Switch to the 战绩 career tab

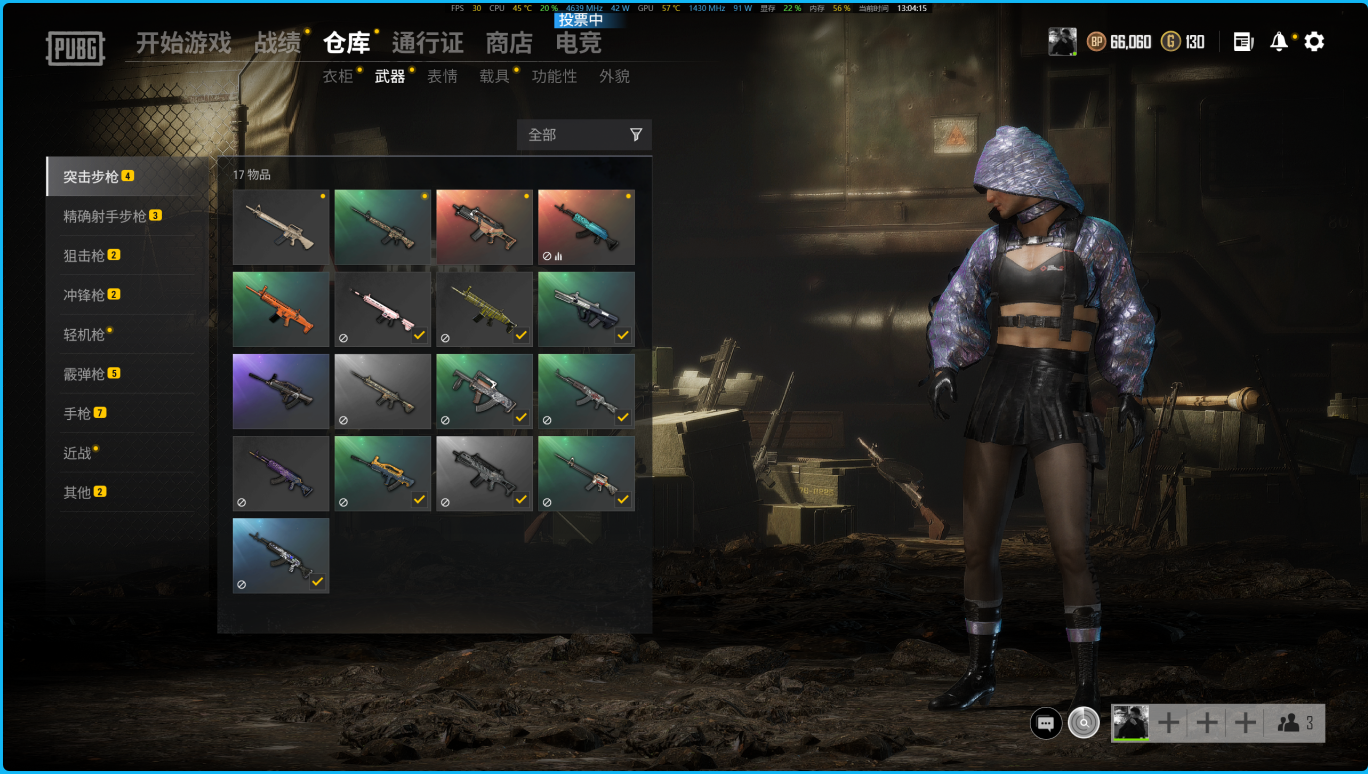pyautogui.click(x=277, y=43)
